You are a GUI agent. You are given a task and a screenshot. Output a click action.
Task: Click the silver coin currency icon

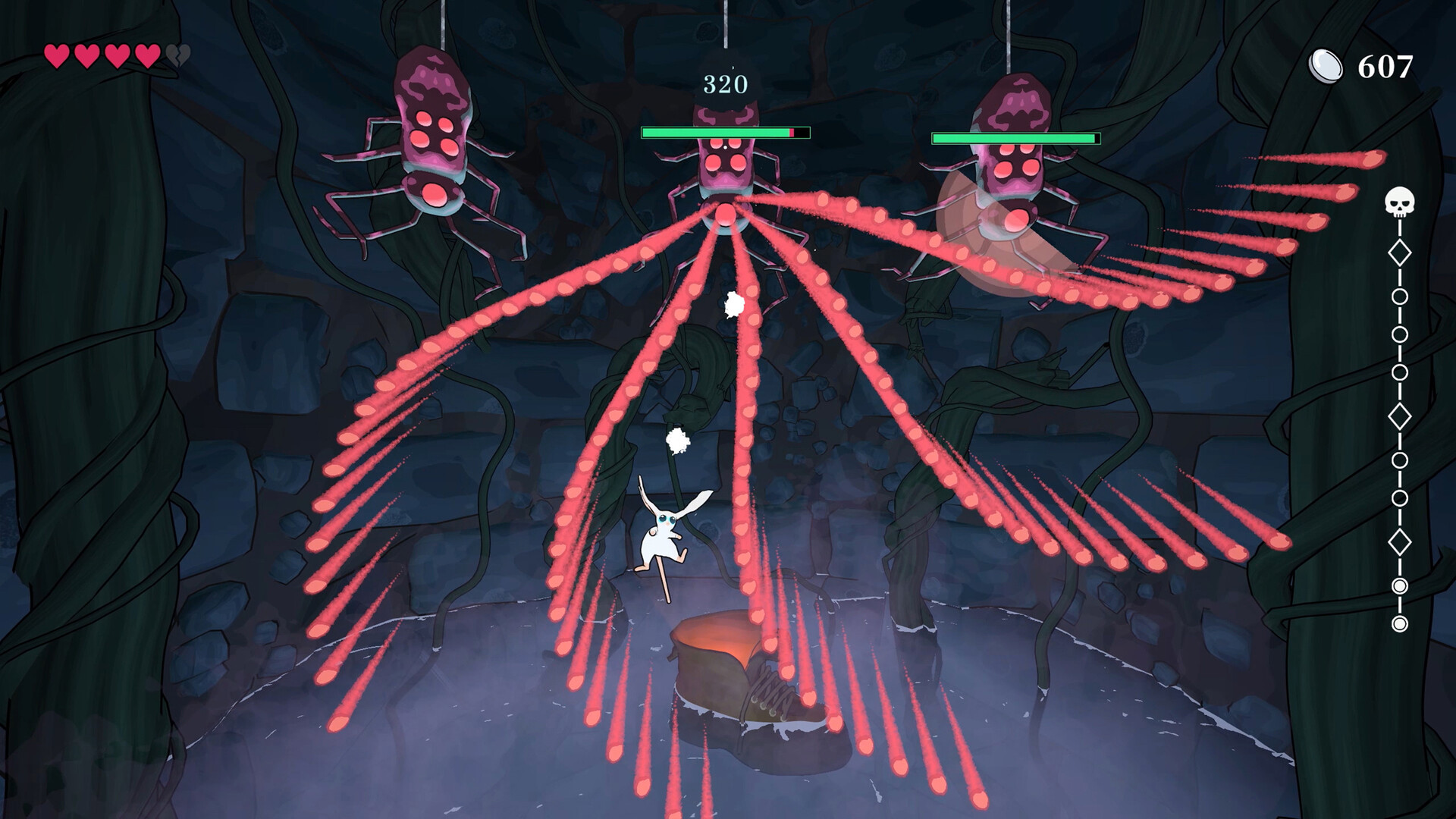click(1325, 66)
